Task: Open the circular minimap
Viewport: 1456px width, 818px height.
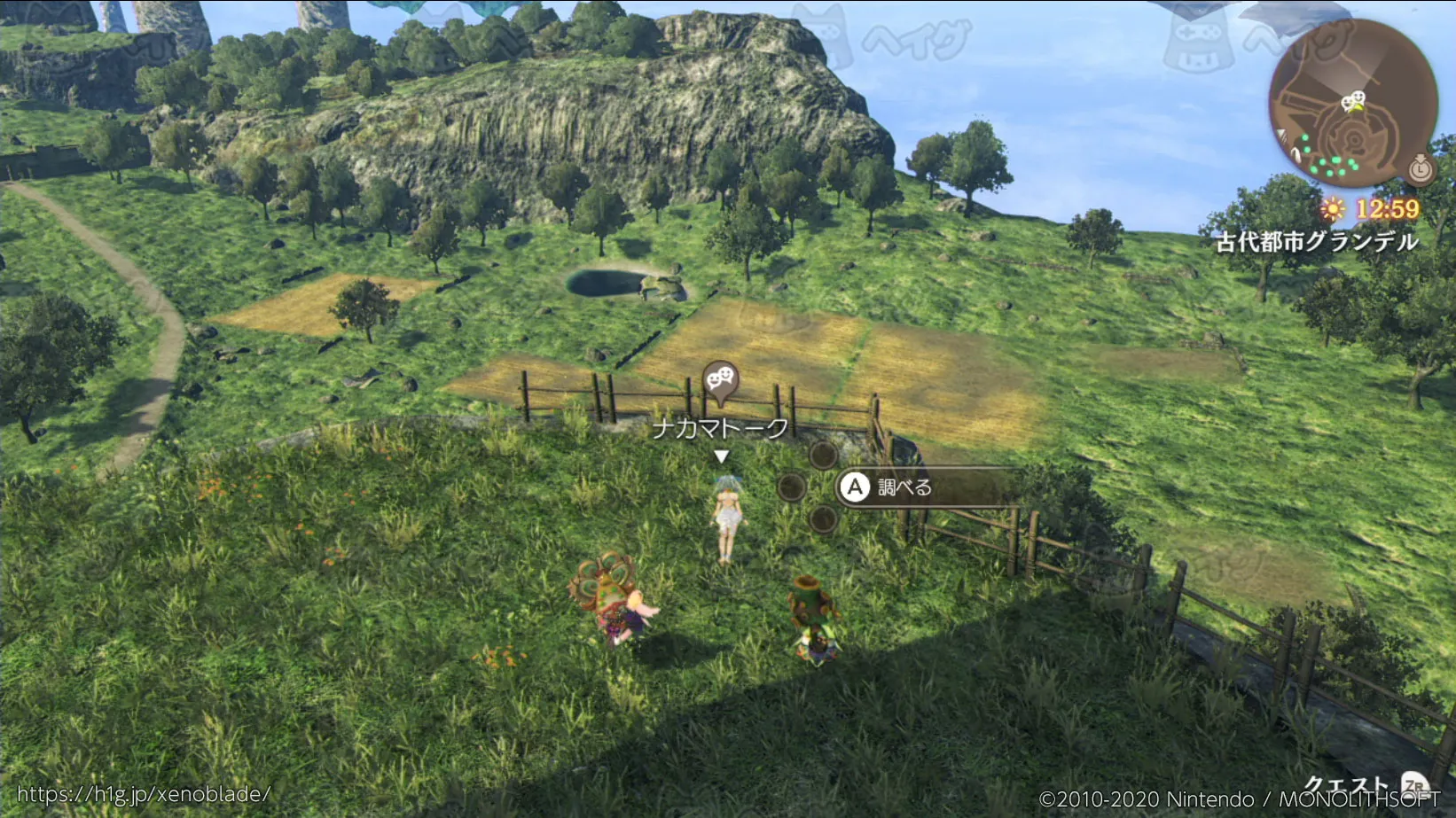Action: (x=1351, y=104)
